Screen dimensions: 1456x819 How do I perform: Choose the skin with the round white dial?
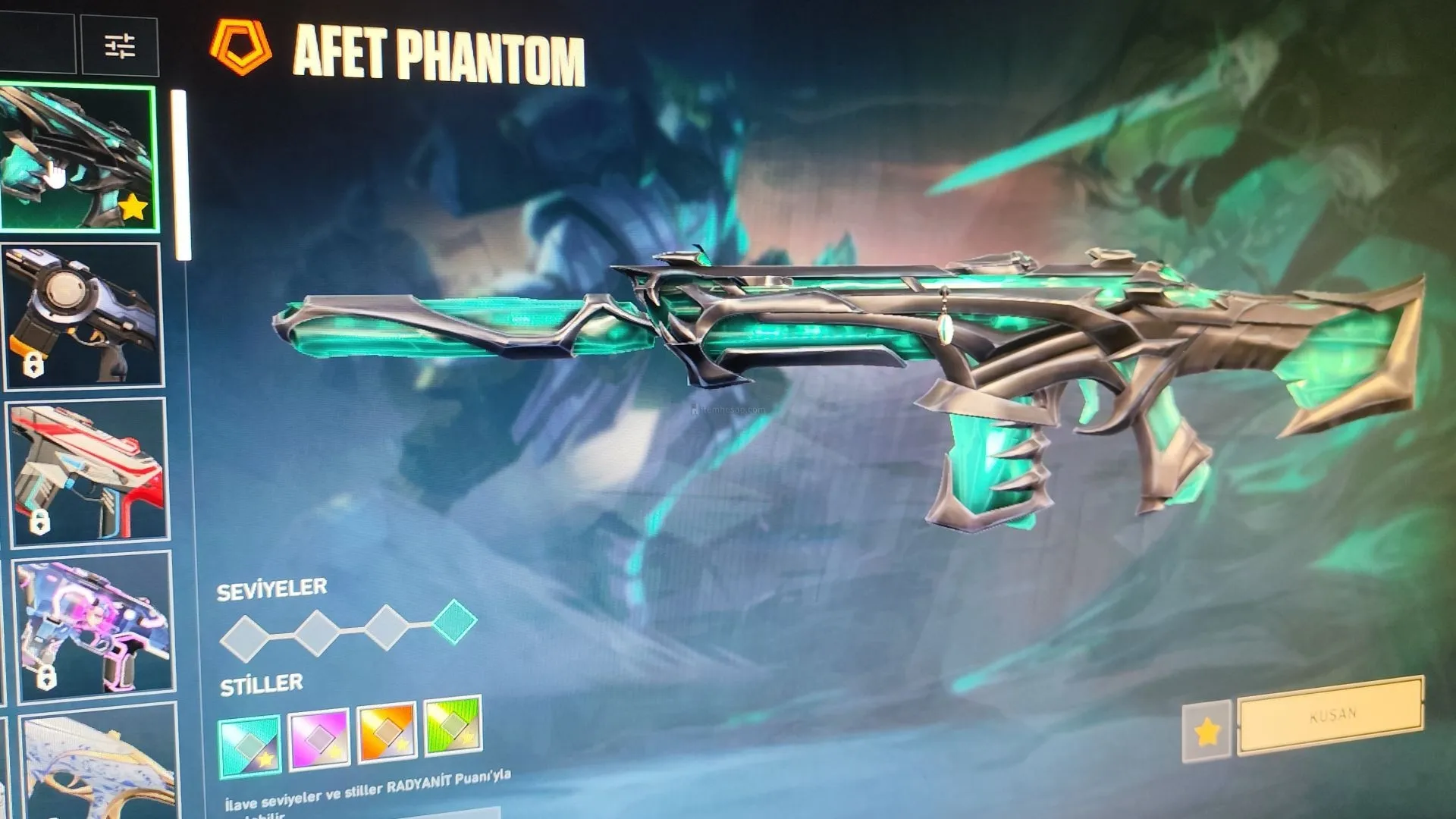click(x=83, y=315)
